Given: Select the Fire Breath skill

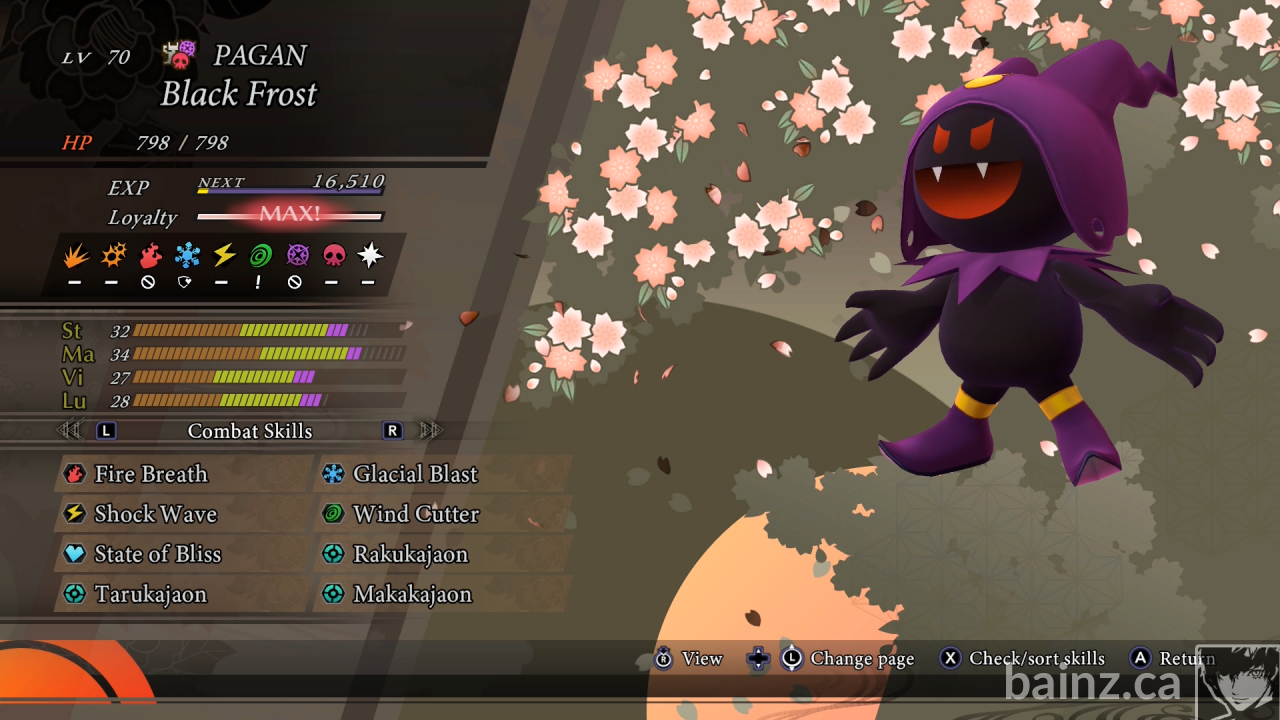Looking at the screenshot, I should click(150, 474).
